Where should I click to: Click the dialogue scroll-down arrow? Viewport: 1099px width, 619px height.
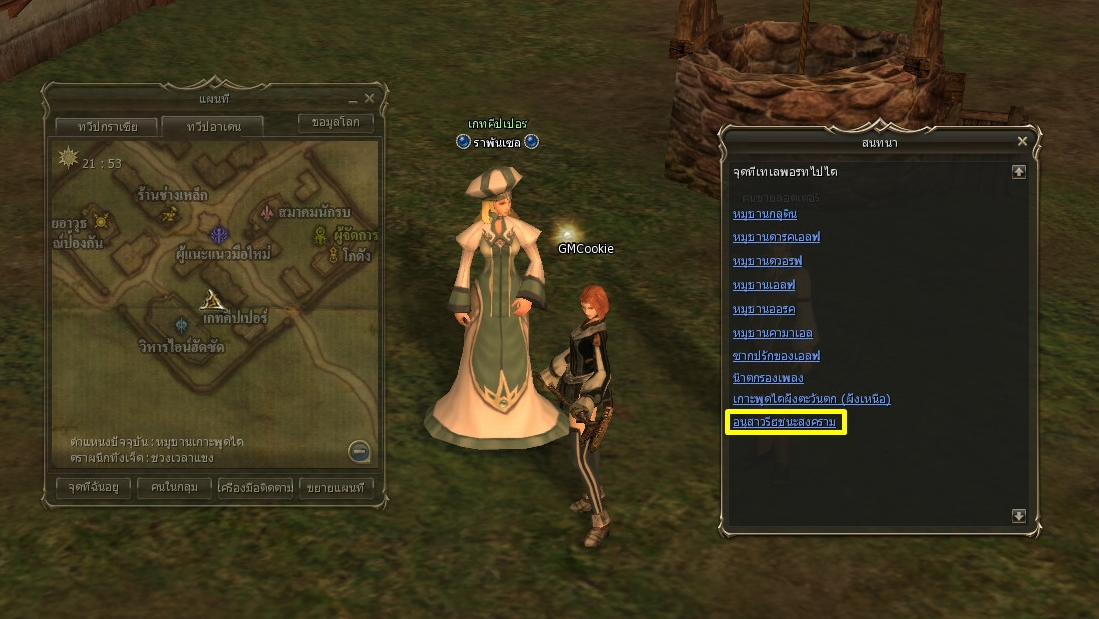click(1018, 516)
